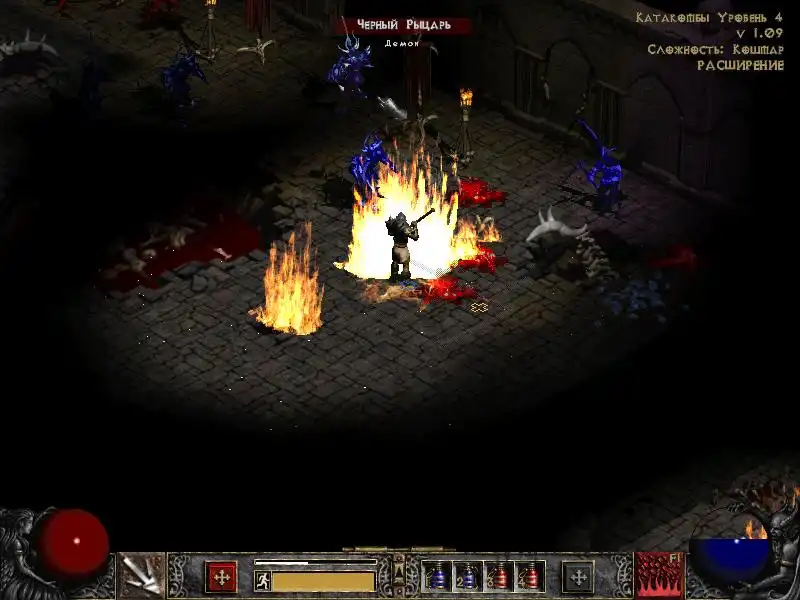Click the red new stats button
This screenshot has width=800, height=600.
click(x=221, y=577)
